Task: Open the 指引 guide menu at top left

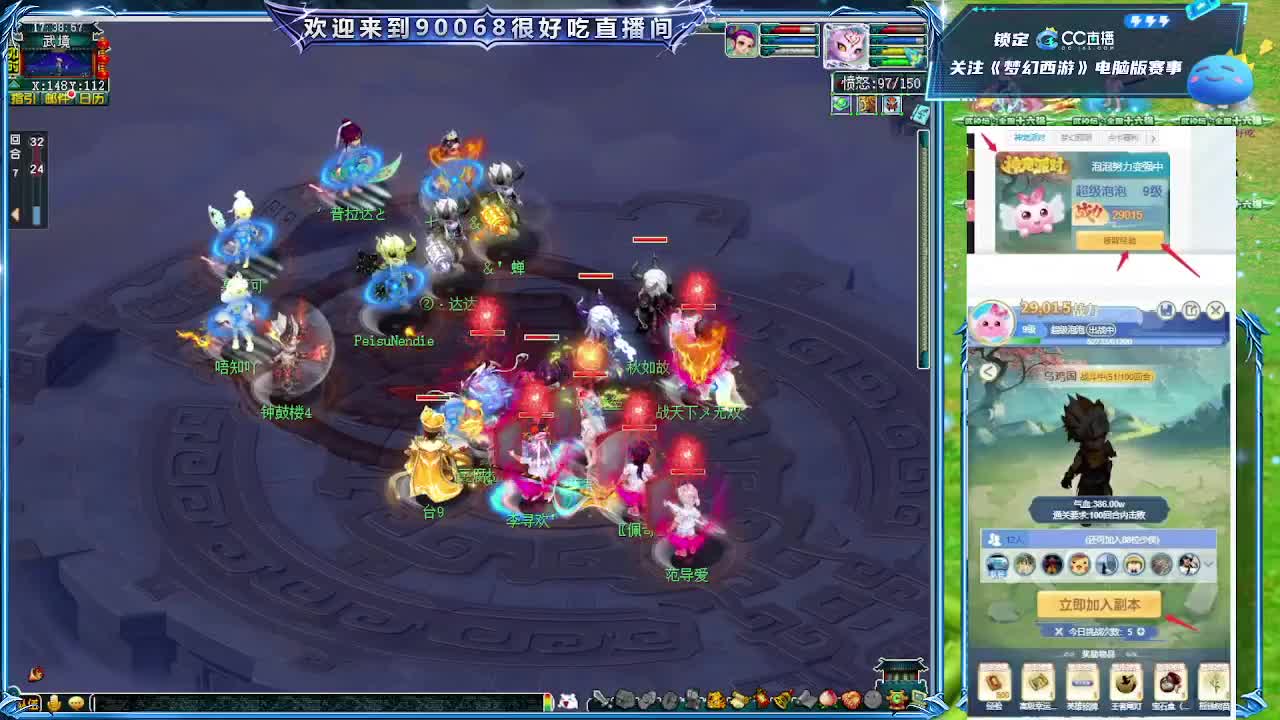Action: click(24, 97)
